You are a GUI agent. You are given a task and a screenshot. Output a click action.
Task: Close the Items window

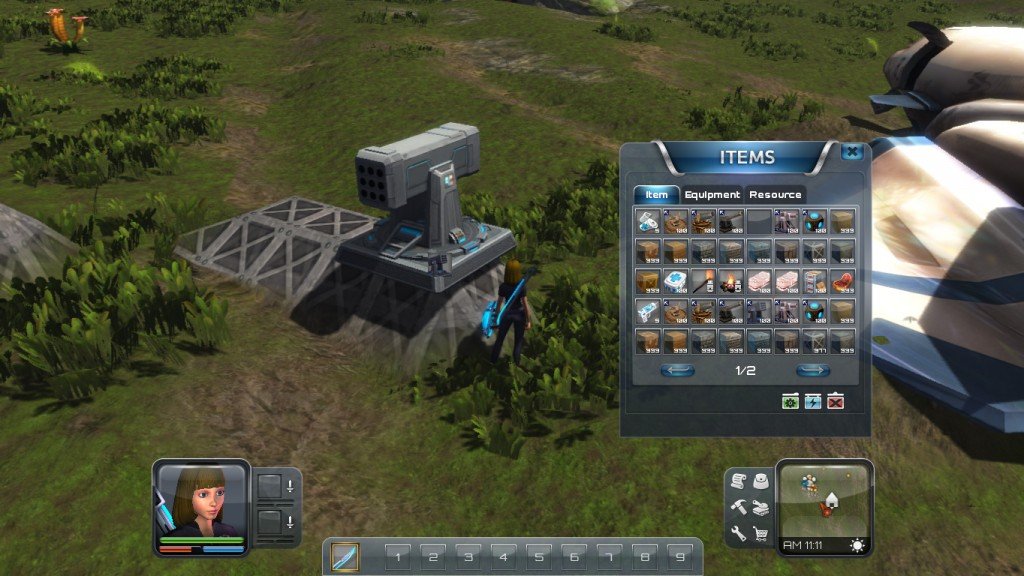tap(851, 153)
